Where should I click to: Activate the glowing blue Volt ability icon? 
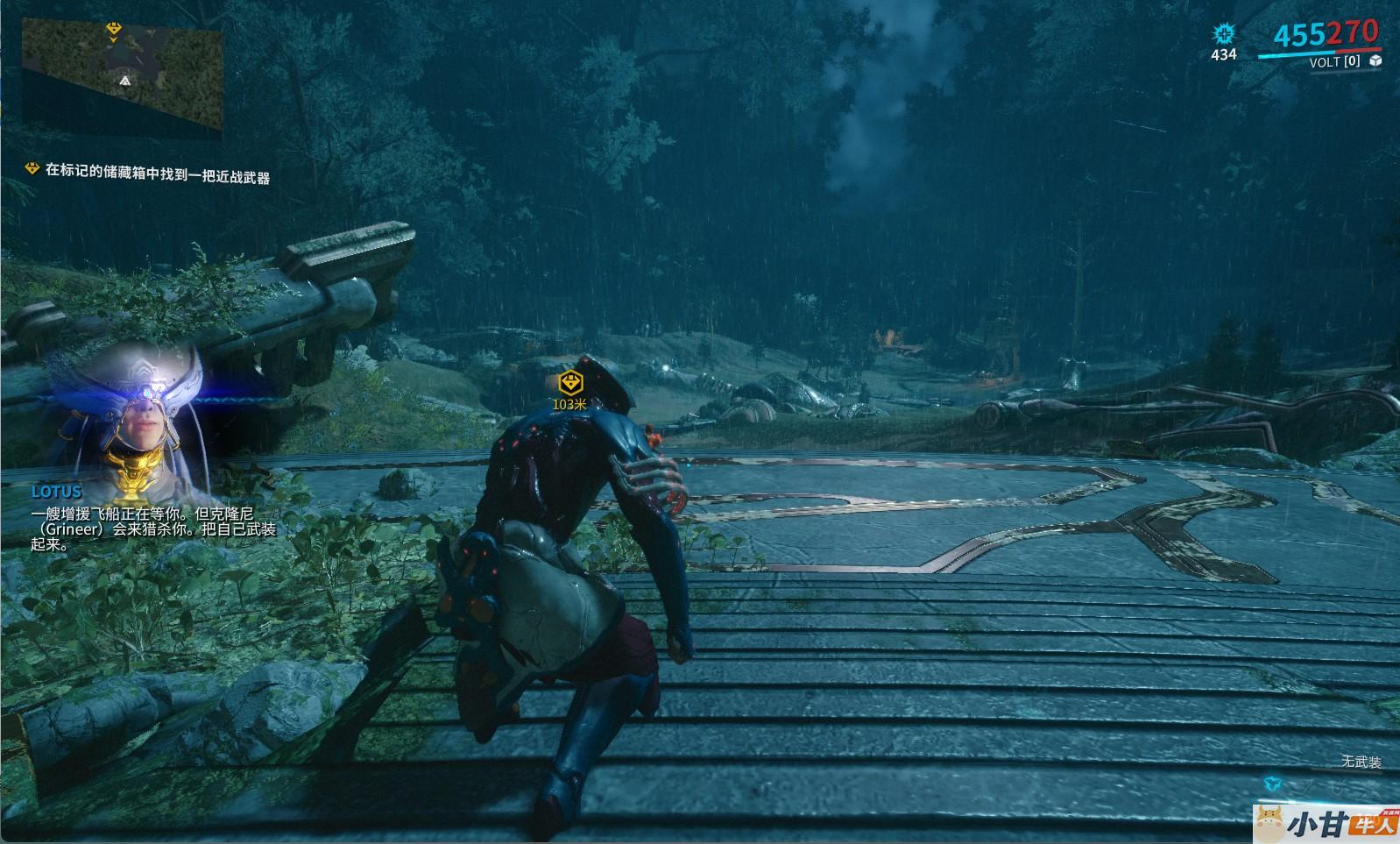[x=1270, y=783]
